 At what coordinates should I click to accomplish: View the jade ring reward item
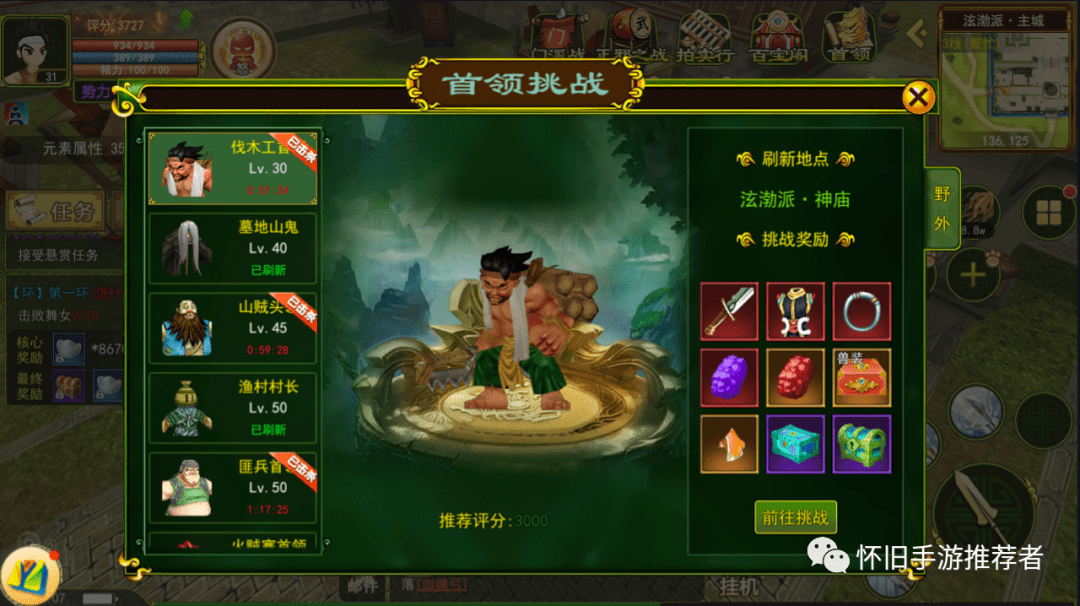[861, 311]
